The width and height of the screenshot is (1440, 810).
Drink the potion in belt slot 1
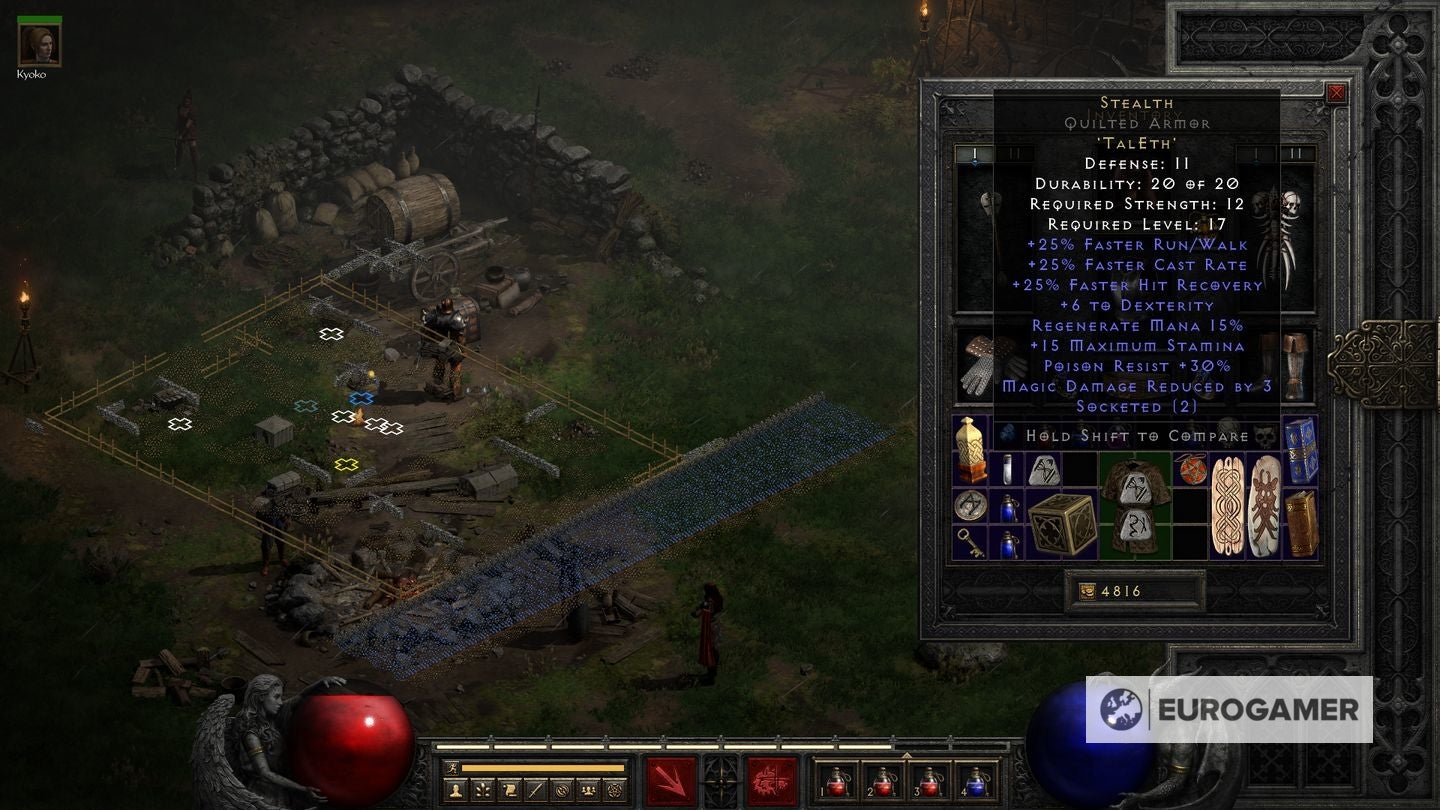point(836,785)
